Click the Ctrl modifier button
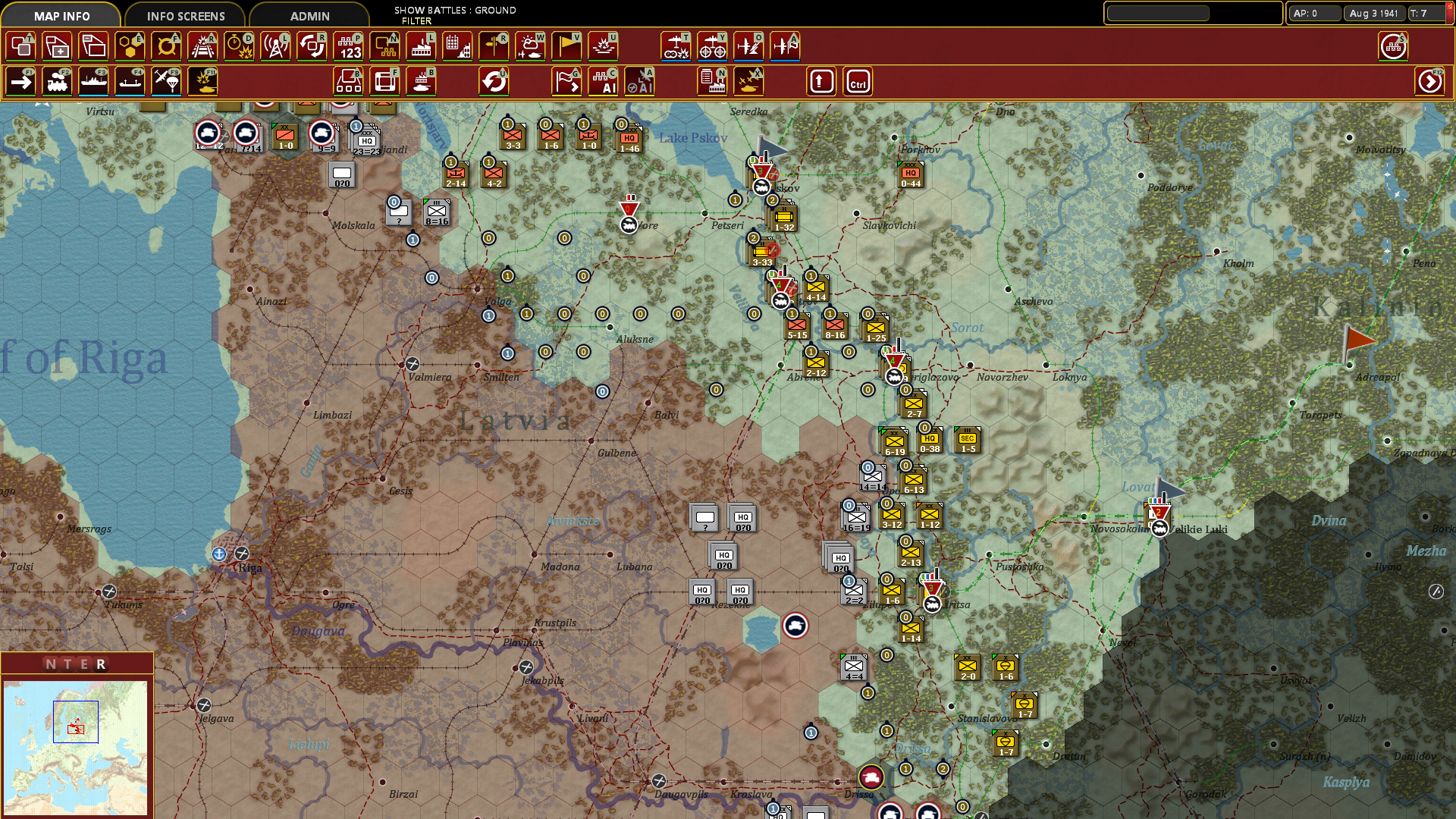This screenshot has height=819, width=1456. click(858, 81)
